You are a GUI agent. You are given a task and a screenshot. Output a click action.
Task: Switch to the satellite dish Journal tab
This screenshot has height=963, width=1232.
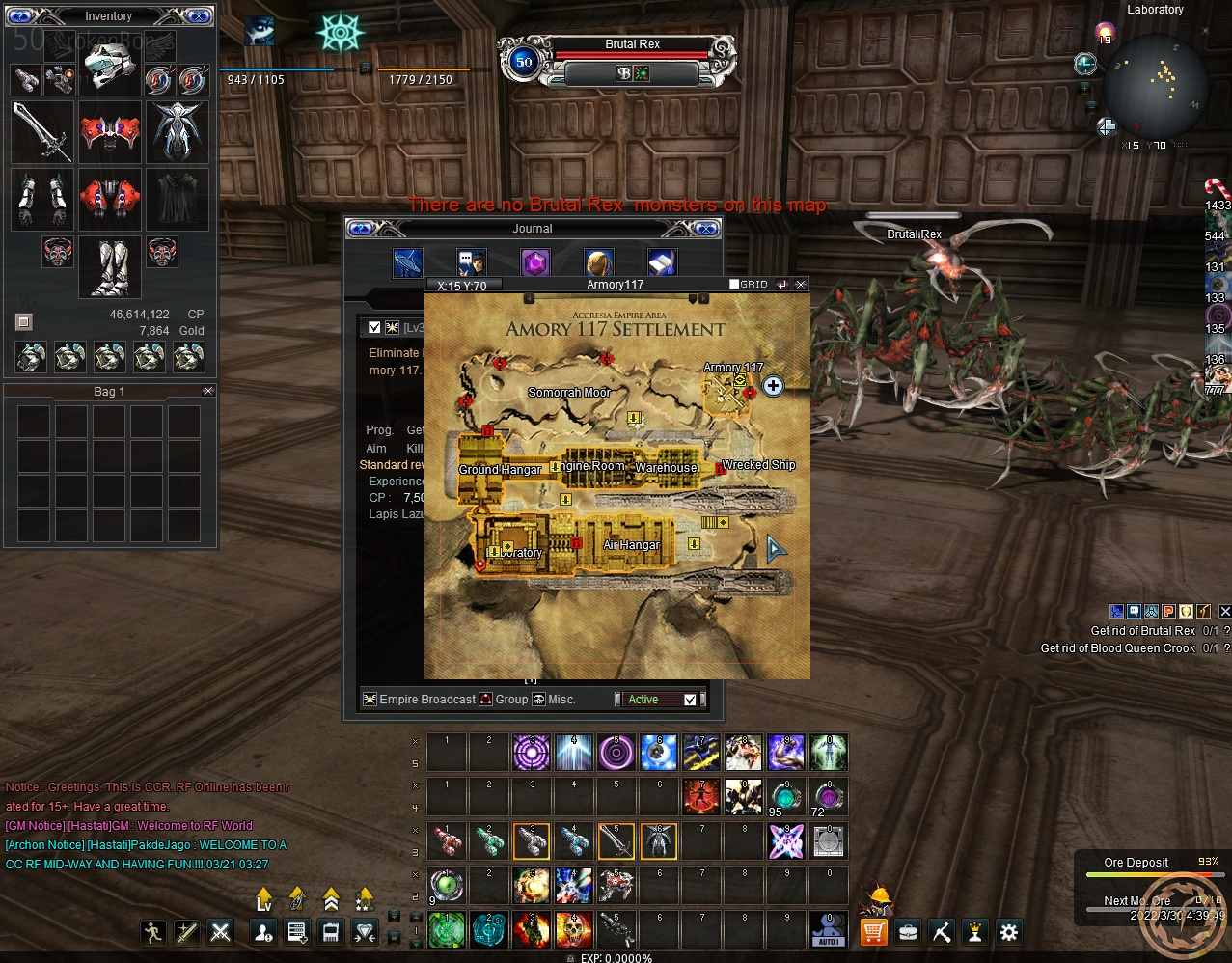pyautogui.click(x=408, y=262)
